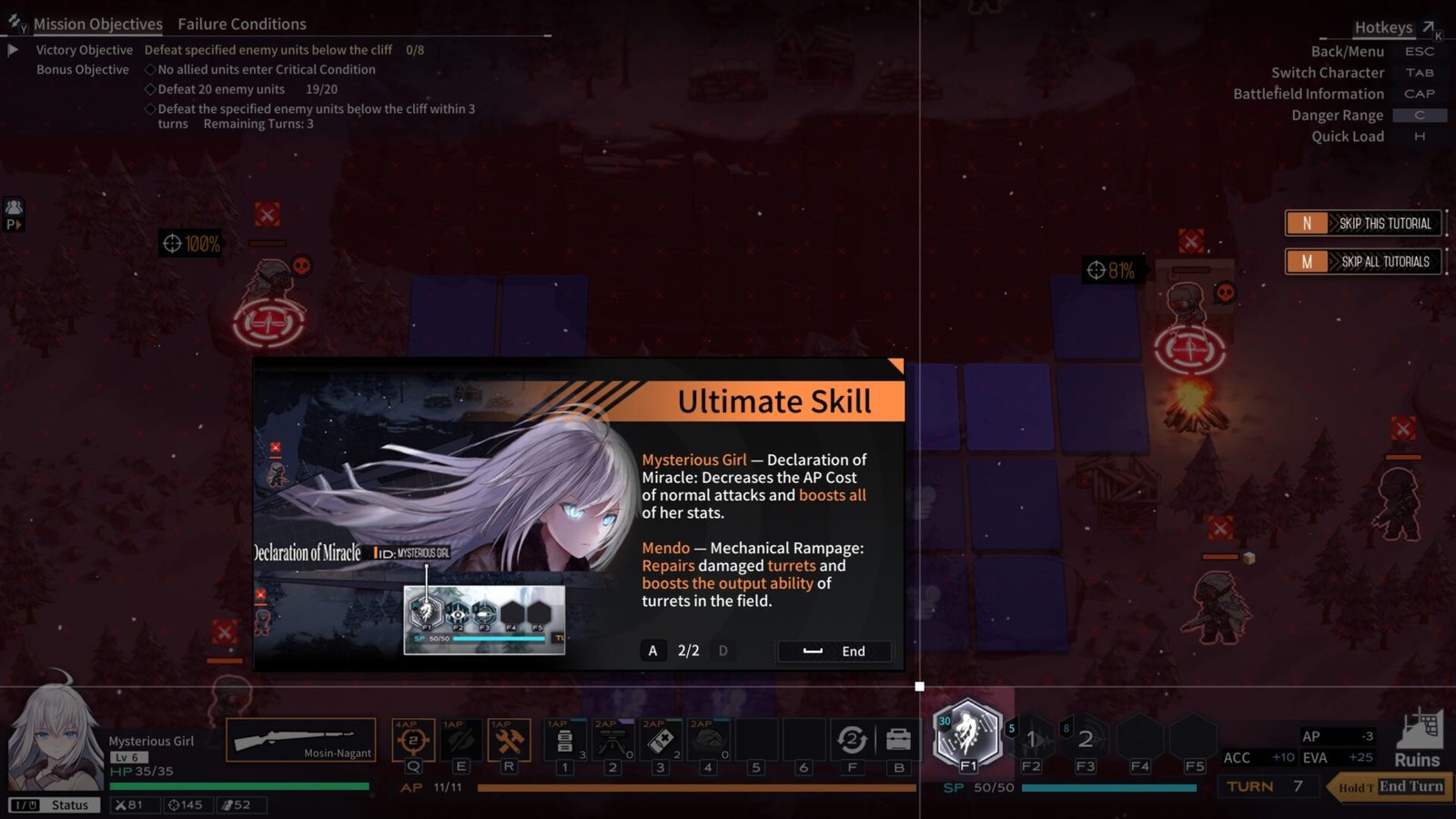Image resolution: width=1456 pixels, height=819 pixels.
Task: Click the End Turn button
Action: [x=1409, y=786]
